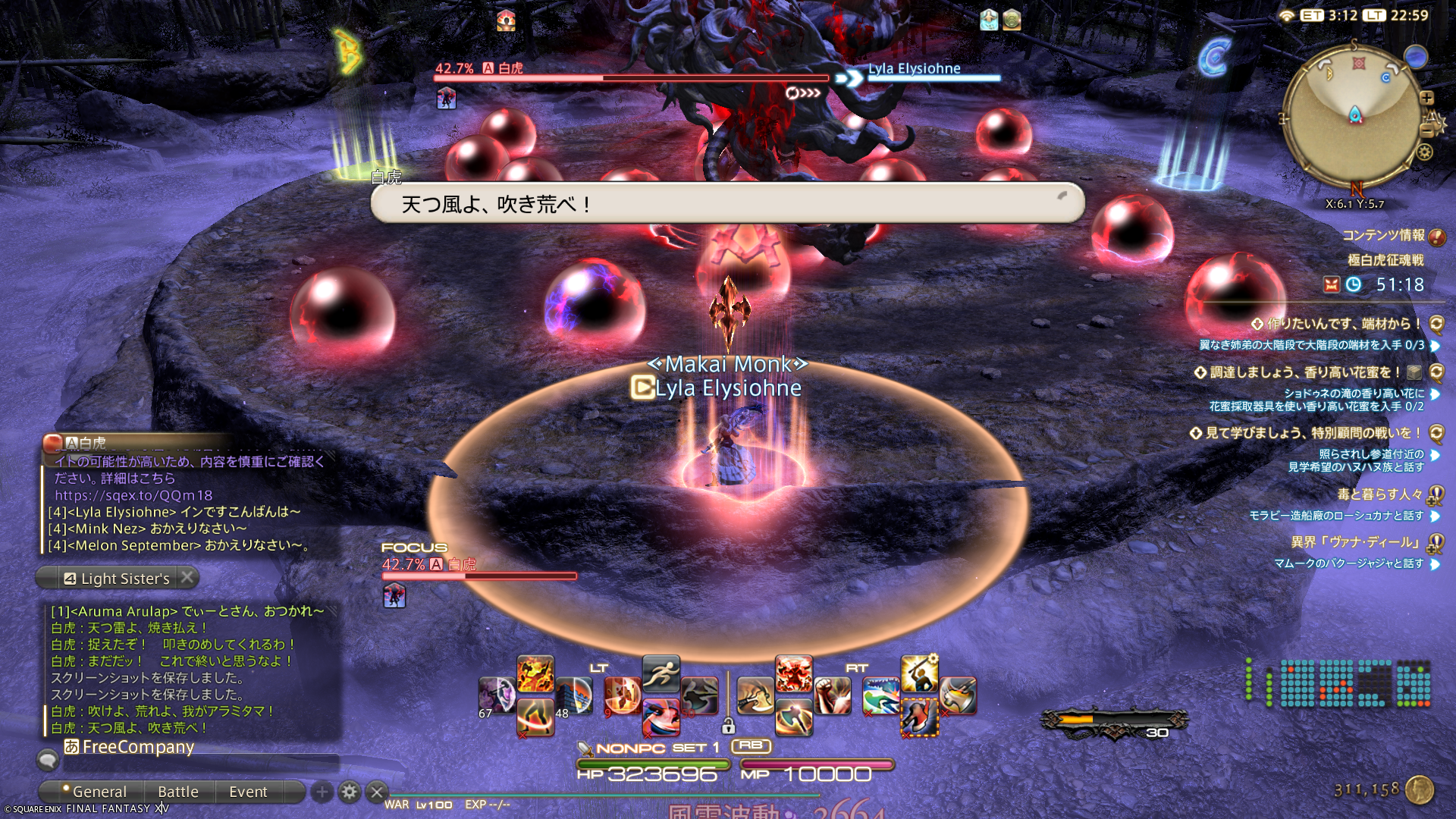Use the Rampart castle wall ability
This screenshot has height=819, width=1456.
[x=574, y=696]
